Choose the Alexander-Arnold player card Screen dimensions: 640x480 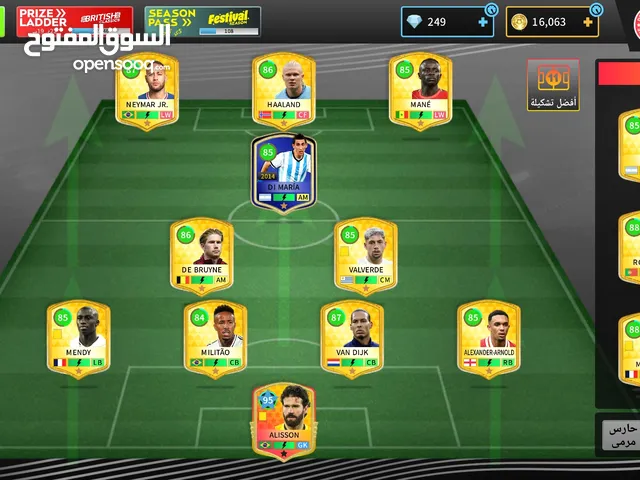point(489,339)
